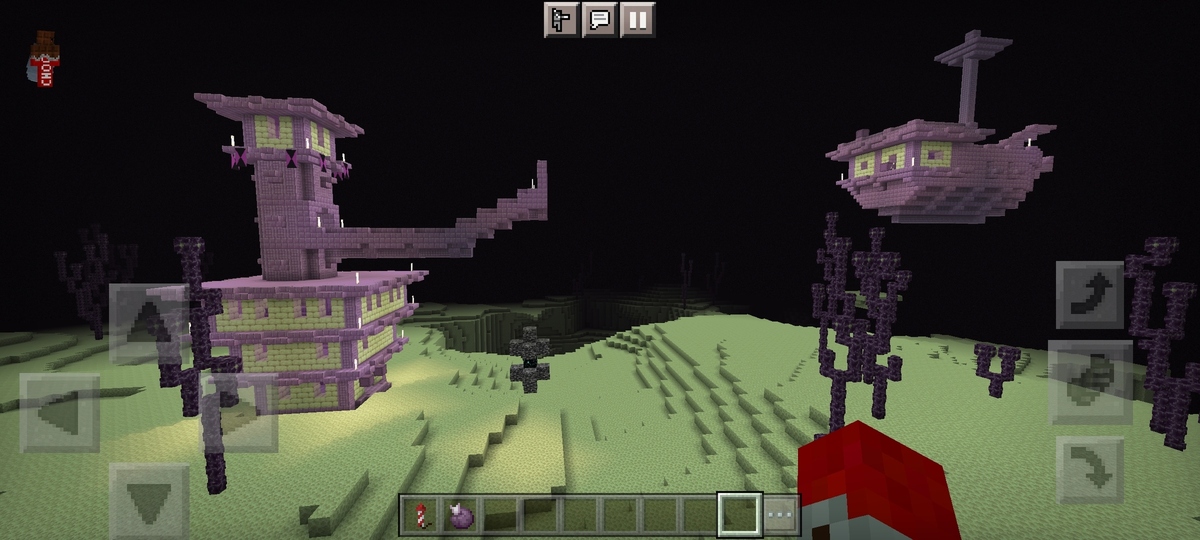Select the purple splash potion slot

click(460, 515)
